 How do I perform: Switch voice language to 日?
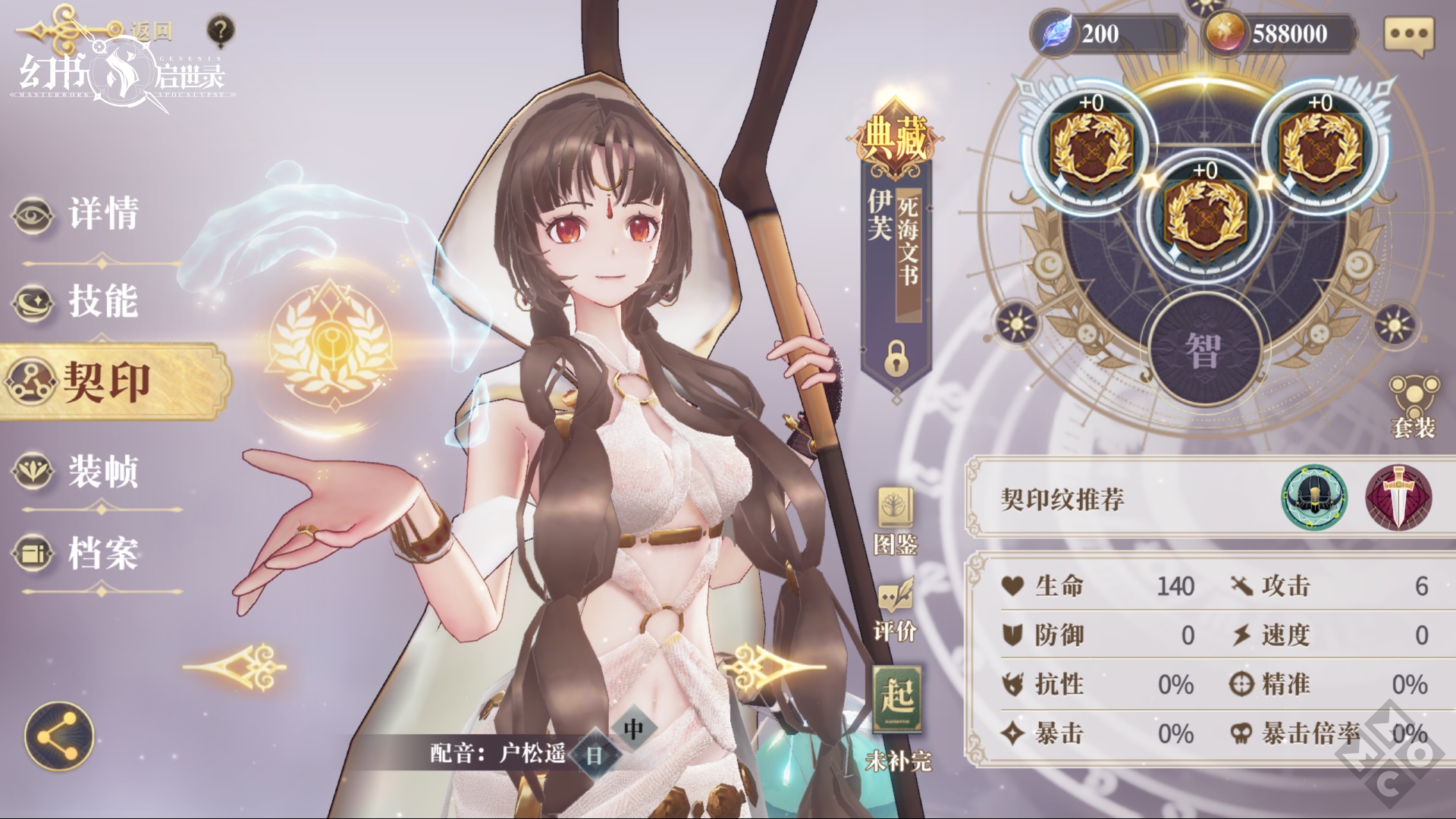[x=594, y=755]
